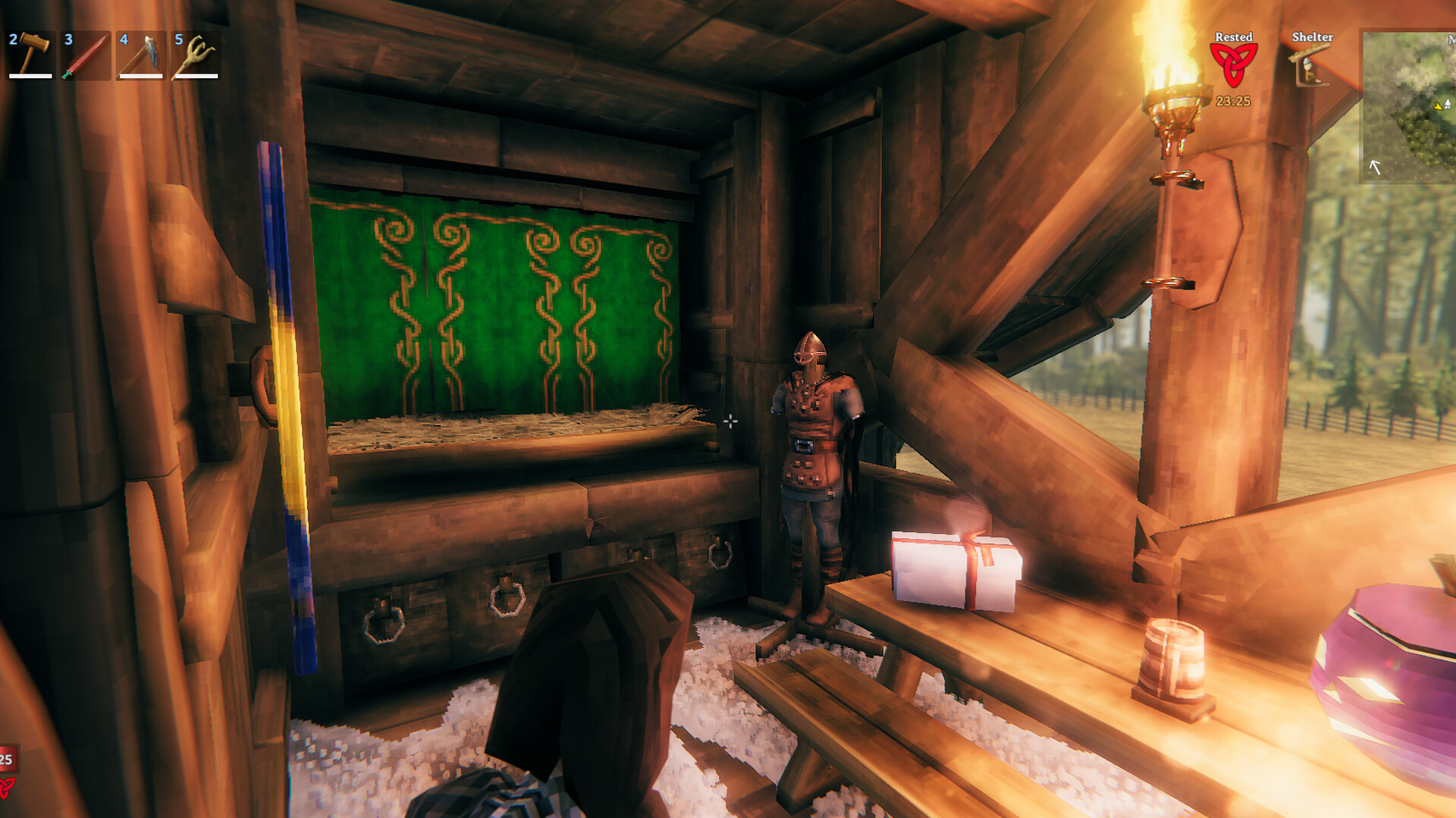The width and height of the screenshot is (1456, 818).
Task: Equip the pronged harpoon in hotbar slot 5
Action: [196, 57]
